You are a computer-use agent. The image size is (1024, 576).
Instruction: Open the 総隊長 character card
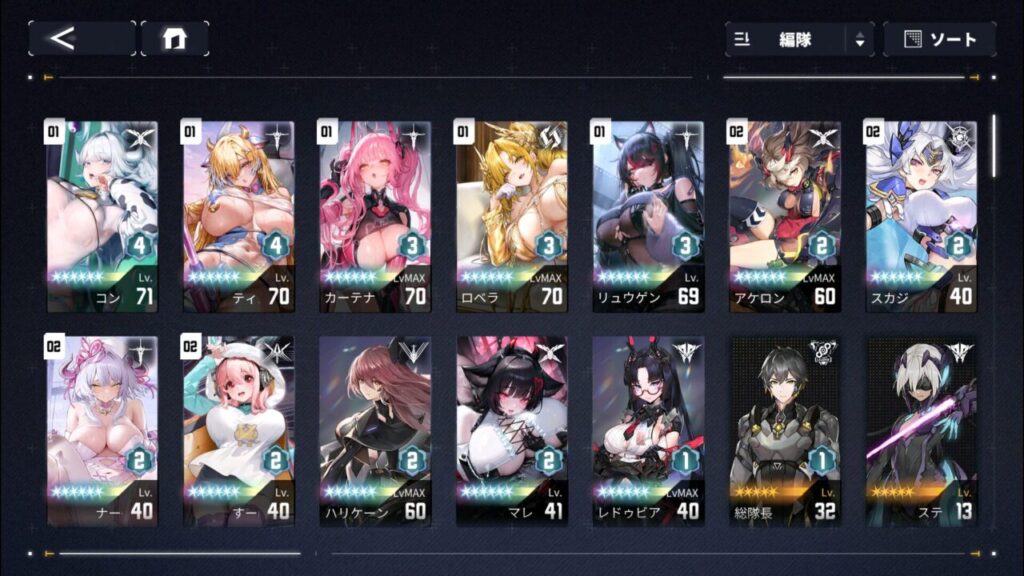click(785, 431)
